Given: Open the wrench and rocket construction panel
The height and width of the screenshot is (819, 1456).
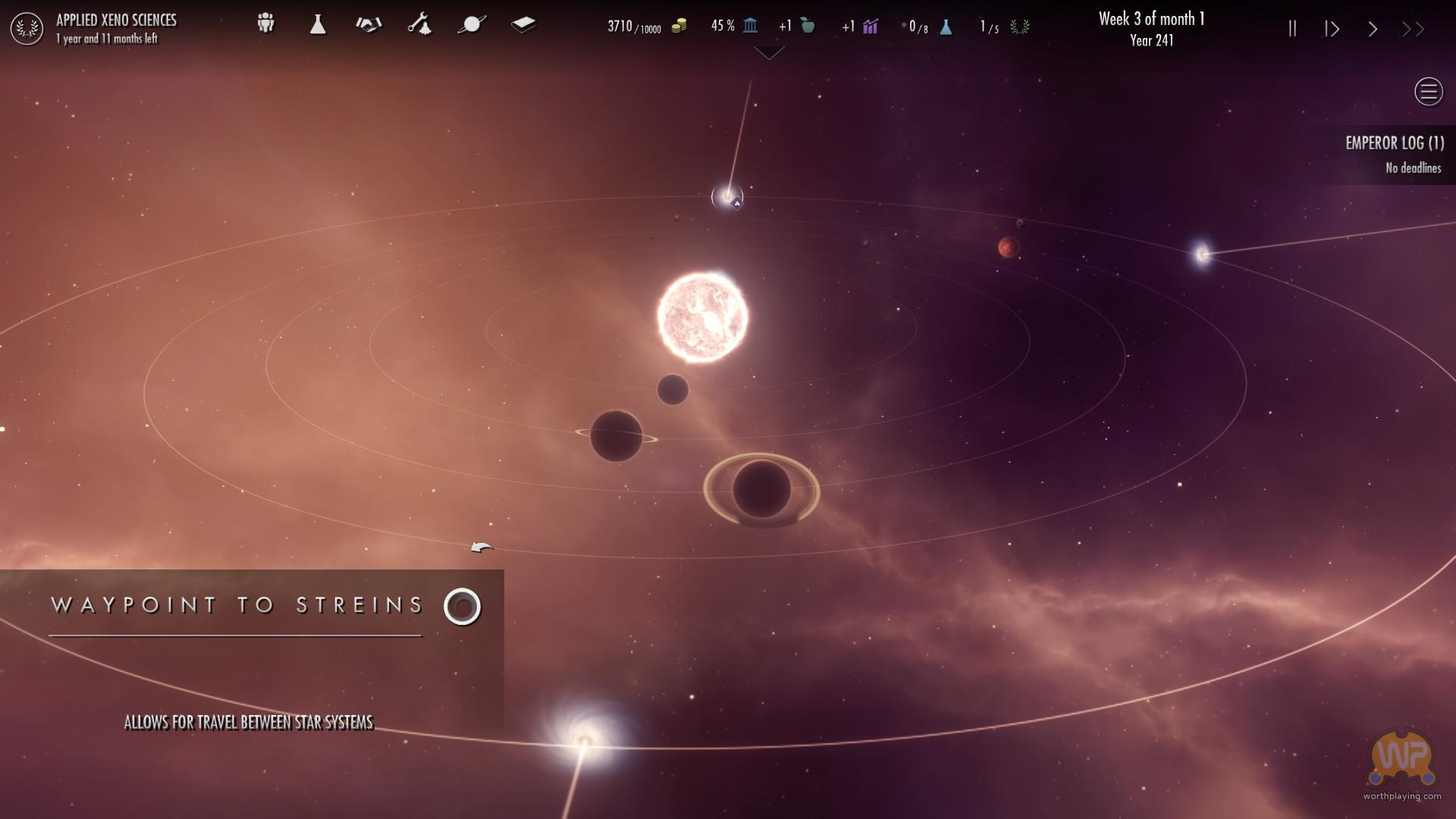Looking at the screenshot, I should (420, 25).
